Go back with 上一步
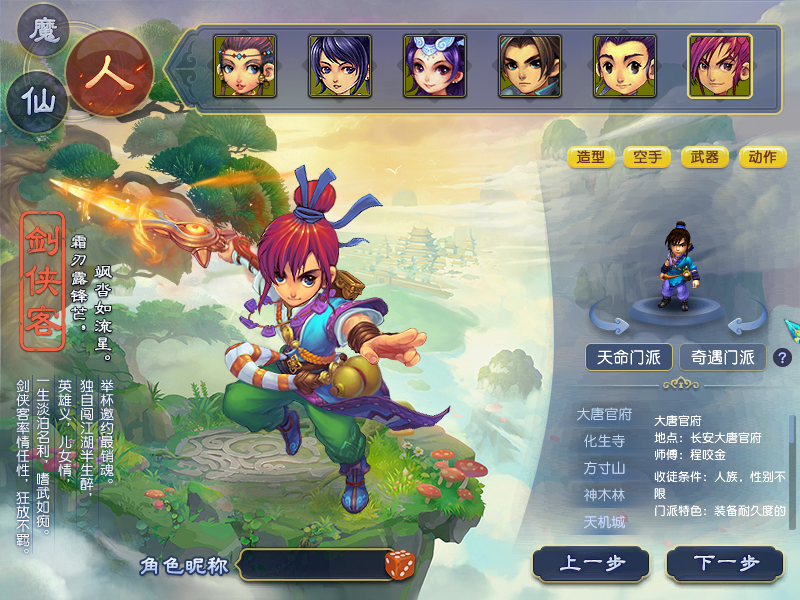This screenshot has height=600, width=800. coord(591,564)
